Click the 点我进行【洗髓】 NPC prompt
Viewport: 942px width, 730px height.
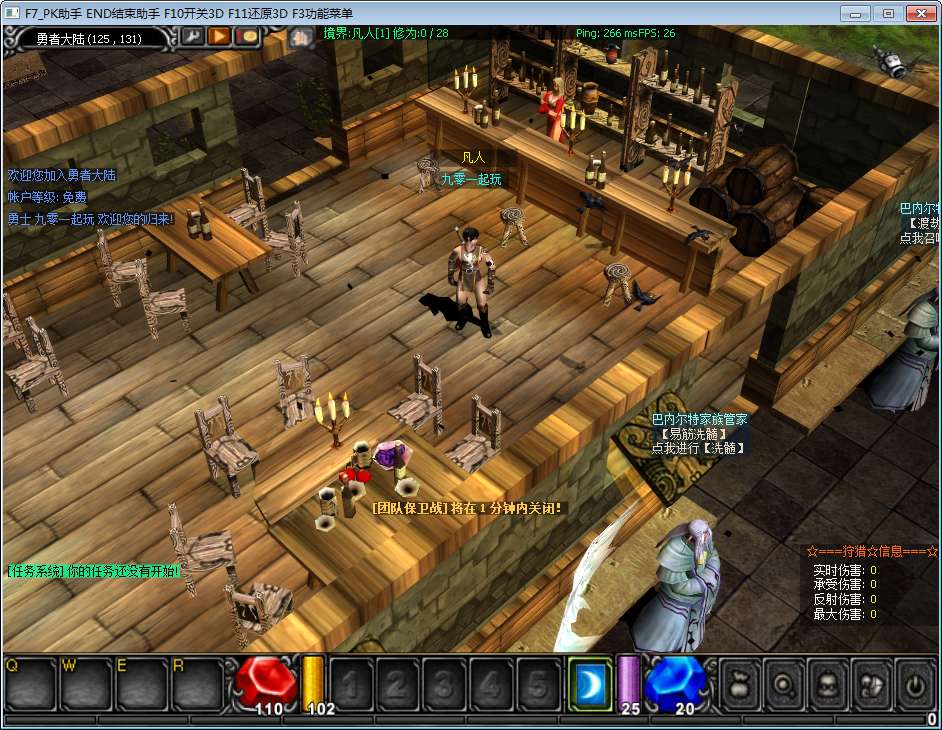[699, 448]
